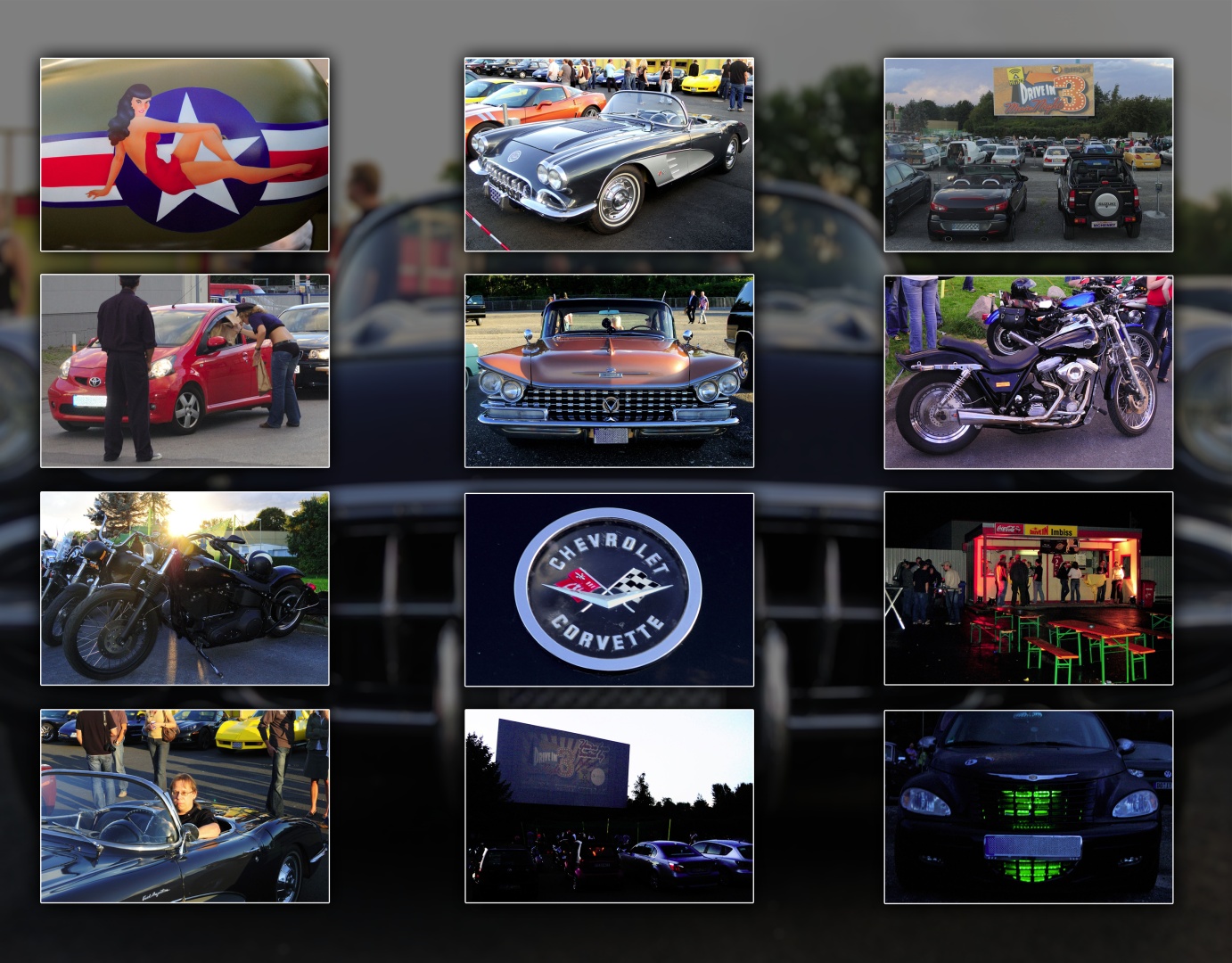
Task: Open the green-lit grille PT Cruiser photo
Action: click(1028, 806)
